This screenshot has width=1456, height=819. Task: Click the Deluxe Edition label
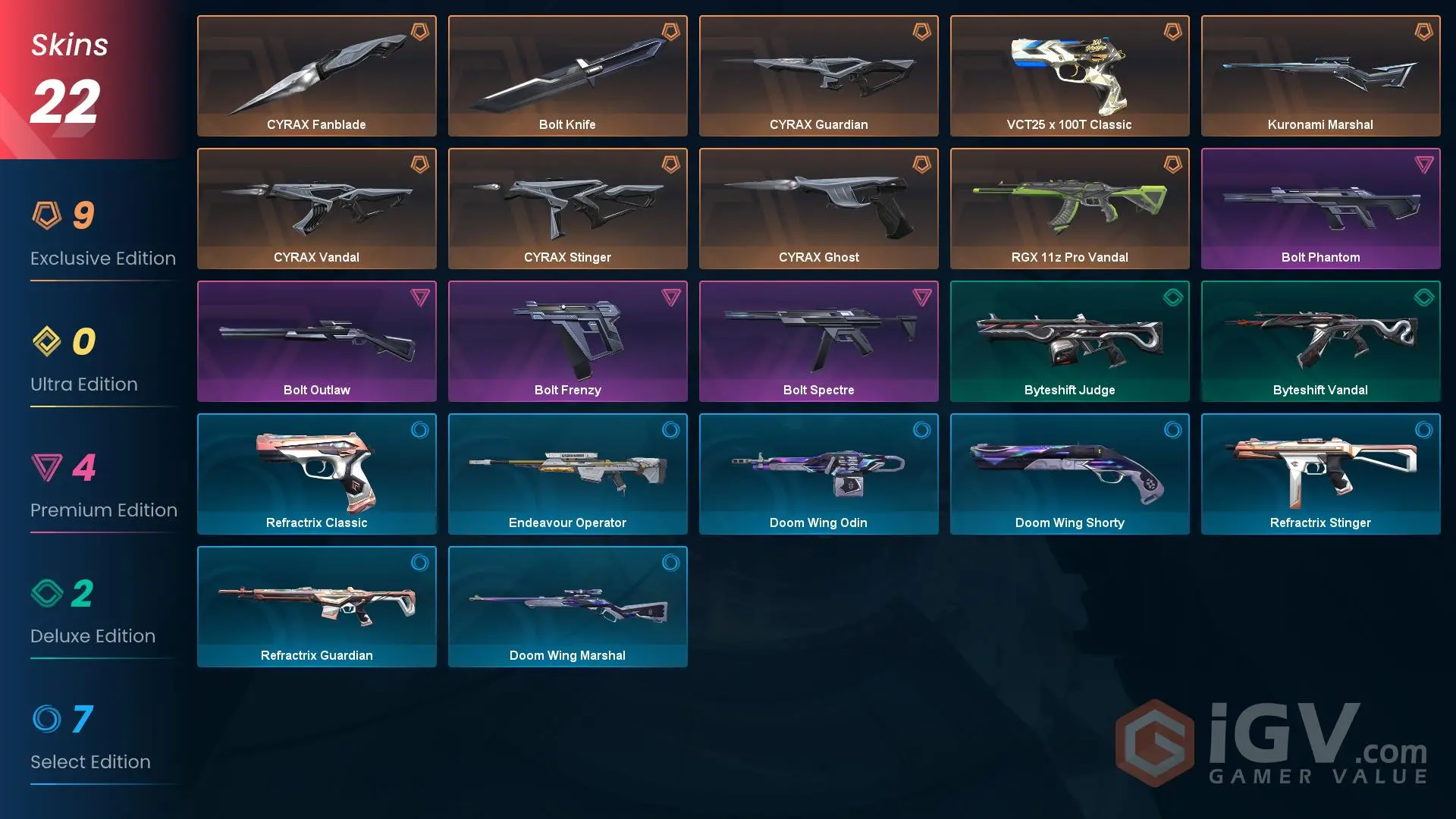(x=93, y=635)
